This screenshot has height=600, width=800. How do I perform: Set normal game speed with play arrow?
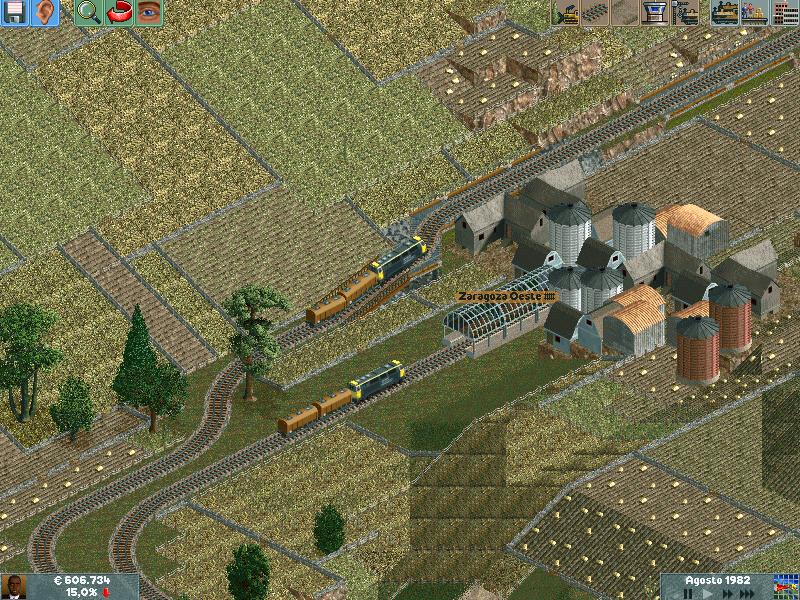(x=708, y=593)
